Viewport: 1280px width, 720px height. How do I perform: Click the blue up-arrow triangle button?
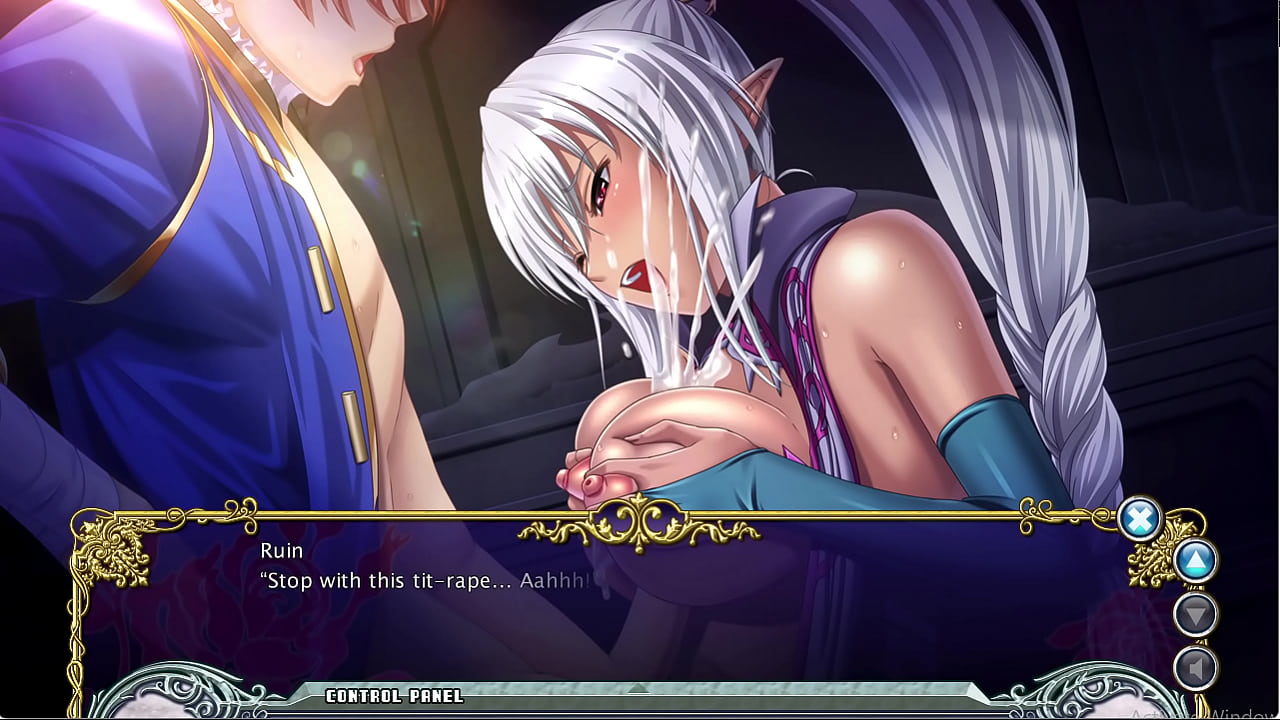pos(1195,561)
